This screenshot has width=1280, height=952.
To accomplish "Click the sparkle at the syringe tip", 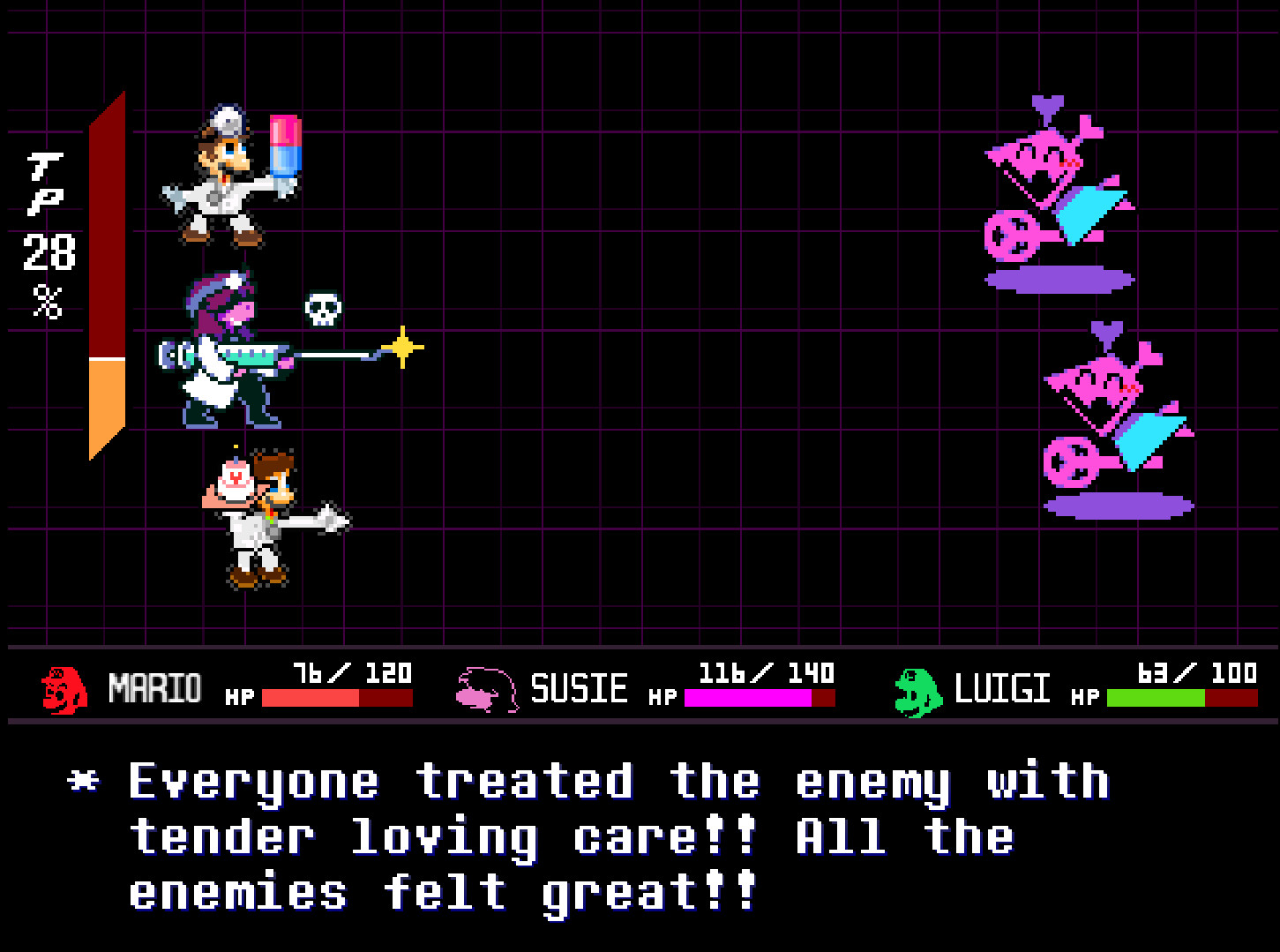I will pyautogui.click(x=404, y=345).
